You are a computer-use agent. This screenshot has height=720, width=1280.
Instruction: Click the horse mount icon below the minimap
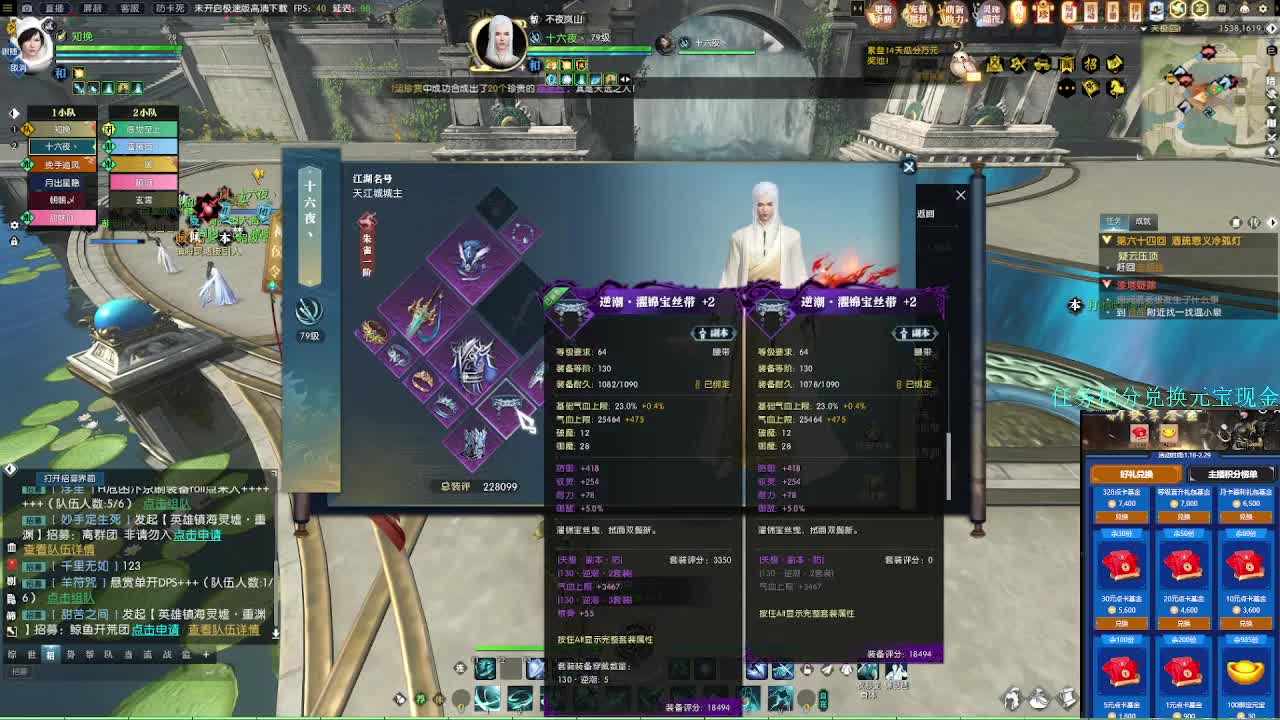[1116, 88]
